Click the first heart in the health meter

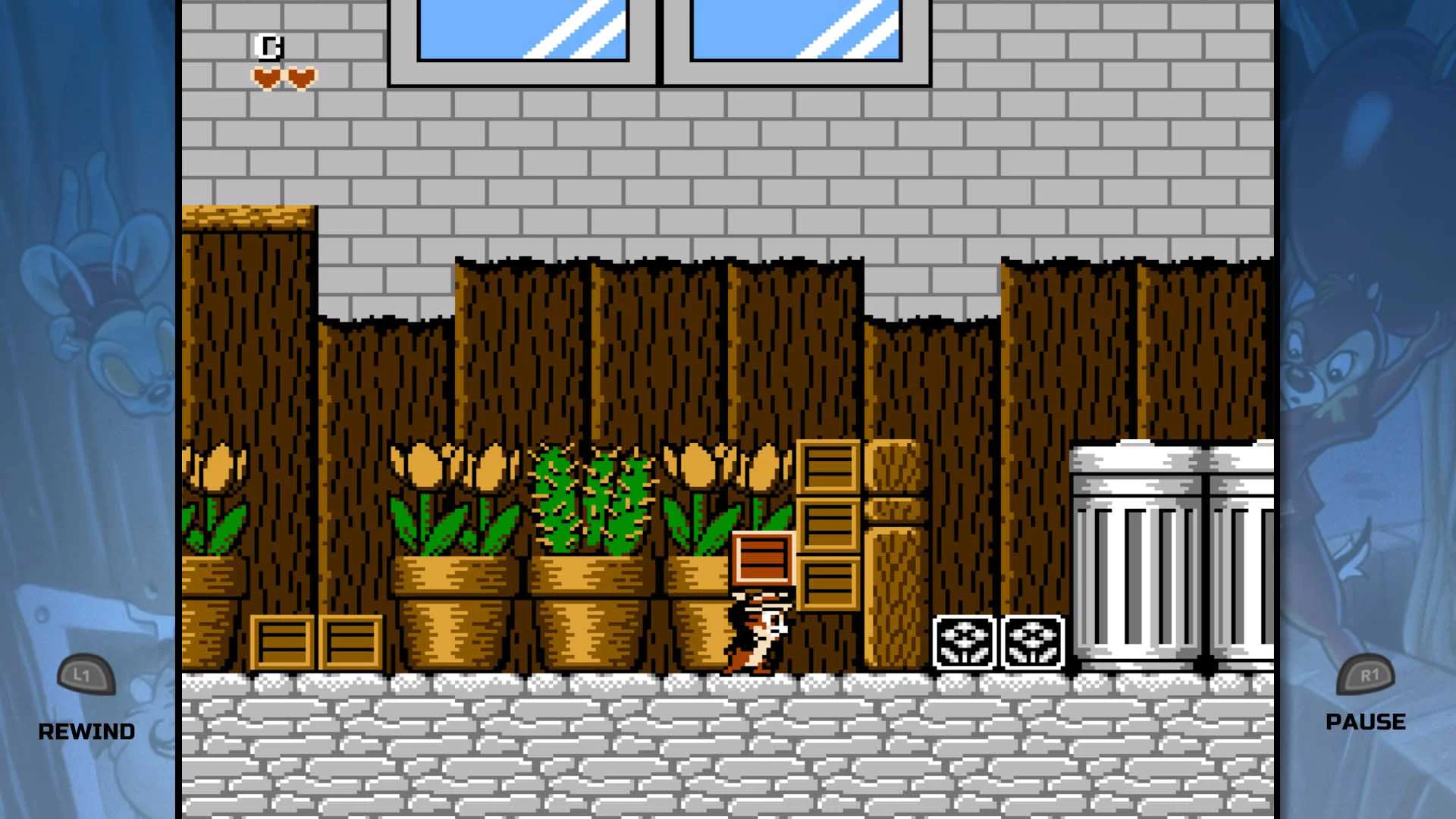tap(267, 76)
